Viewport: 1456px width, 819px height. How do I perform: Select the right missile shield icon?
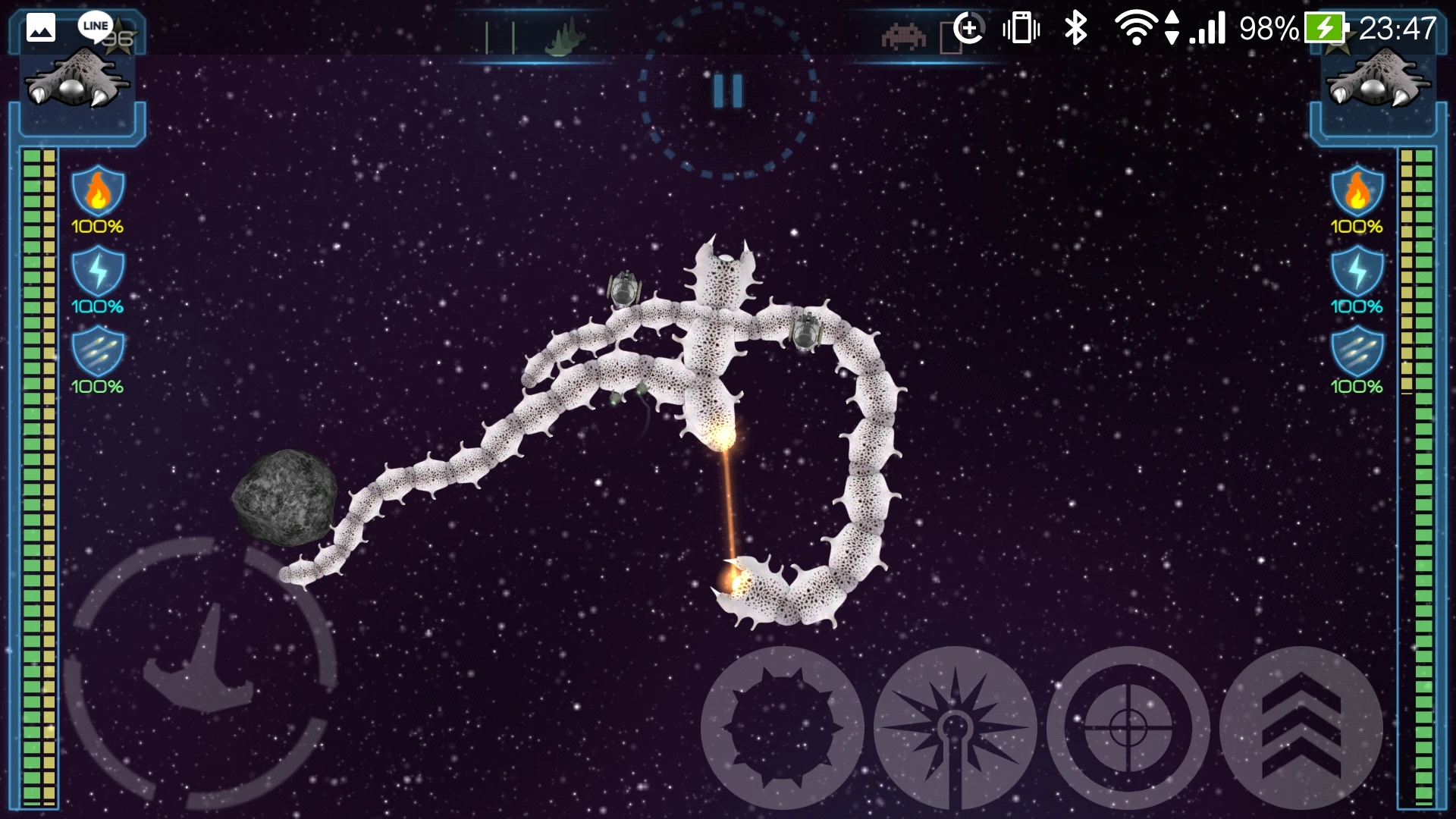(1357, 350)
